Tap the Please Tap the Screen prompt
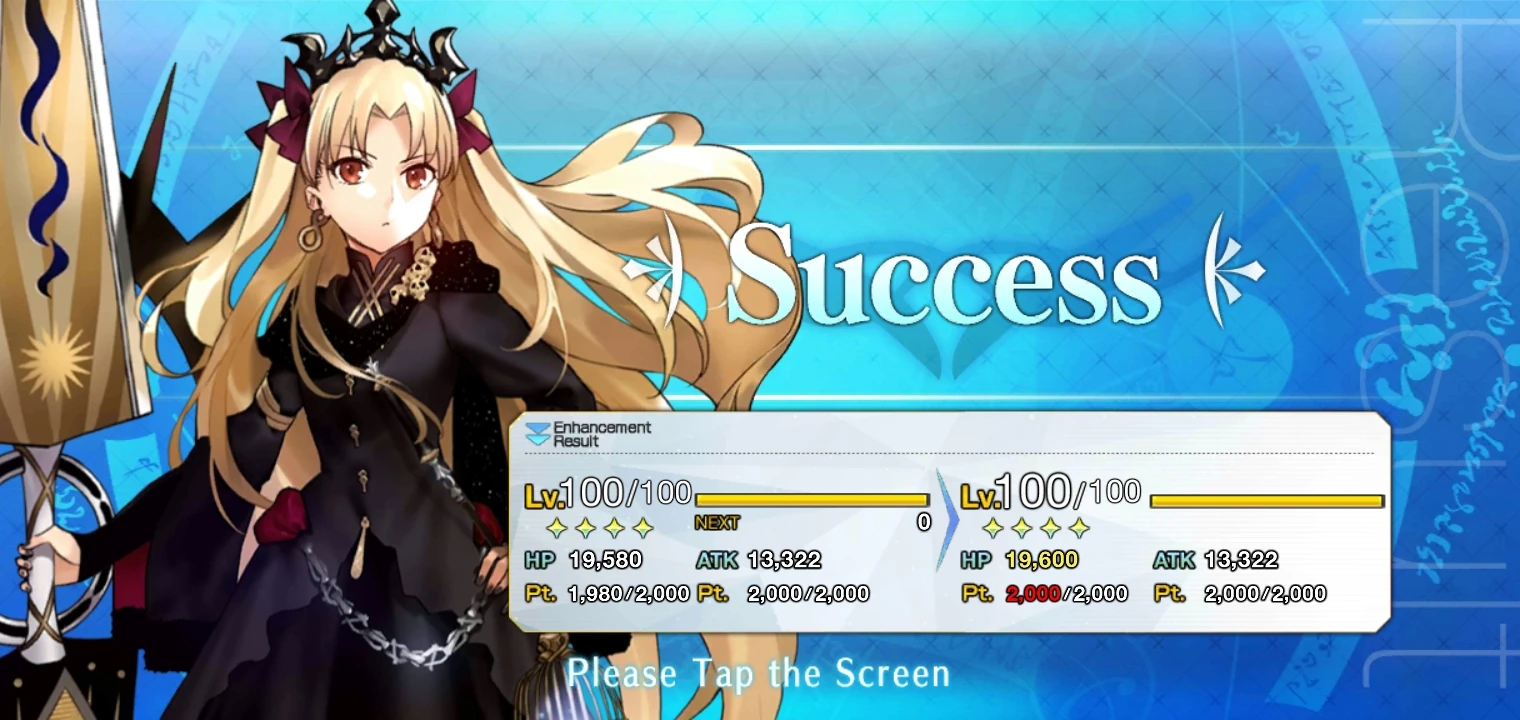1520x720 pixels. [x=760, y=673]
